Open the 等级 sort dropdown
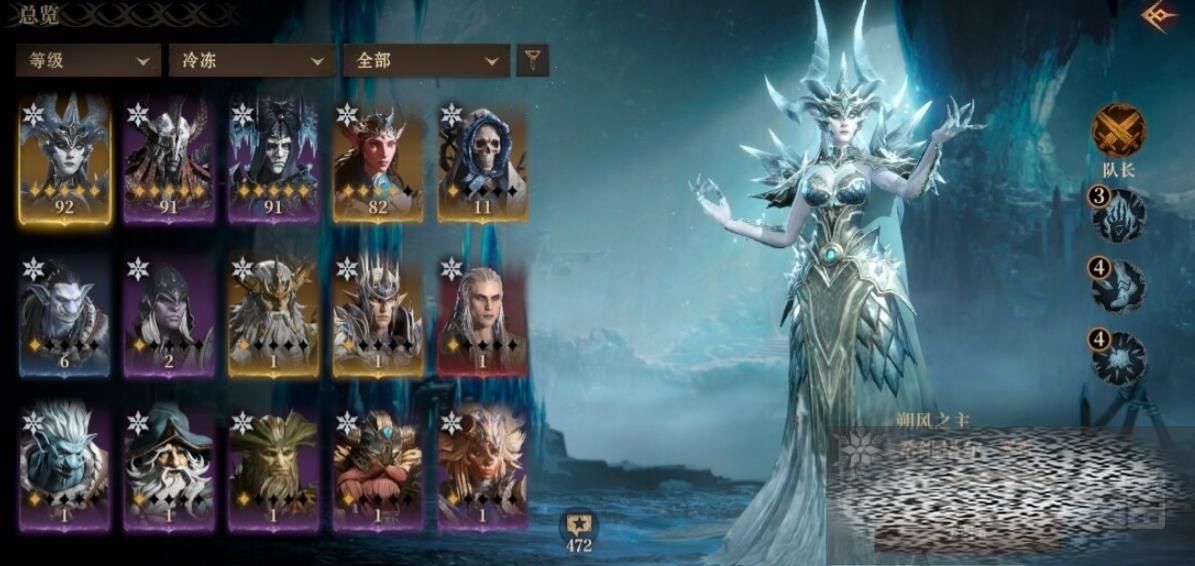This screenshot has height=566, width=1195. [x=88, y=60]
